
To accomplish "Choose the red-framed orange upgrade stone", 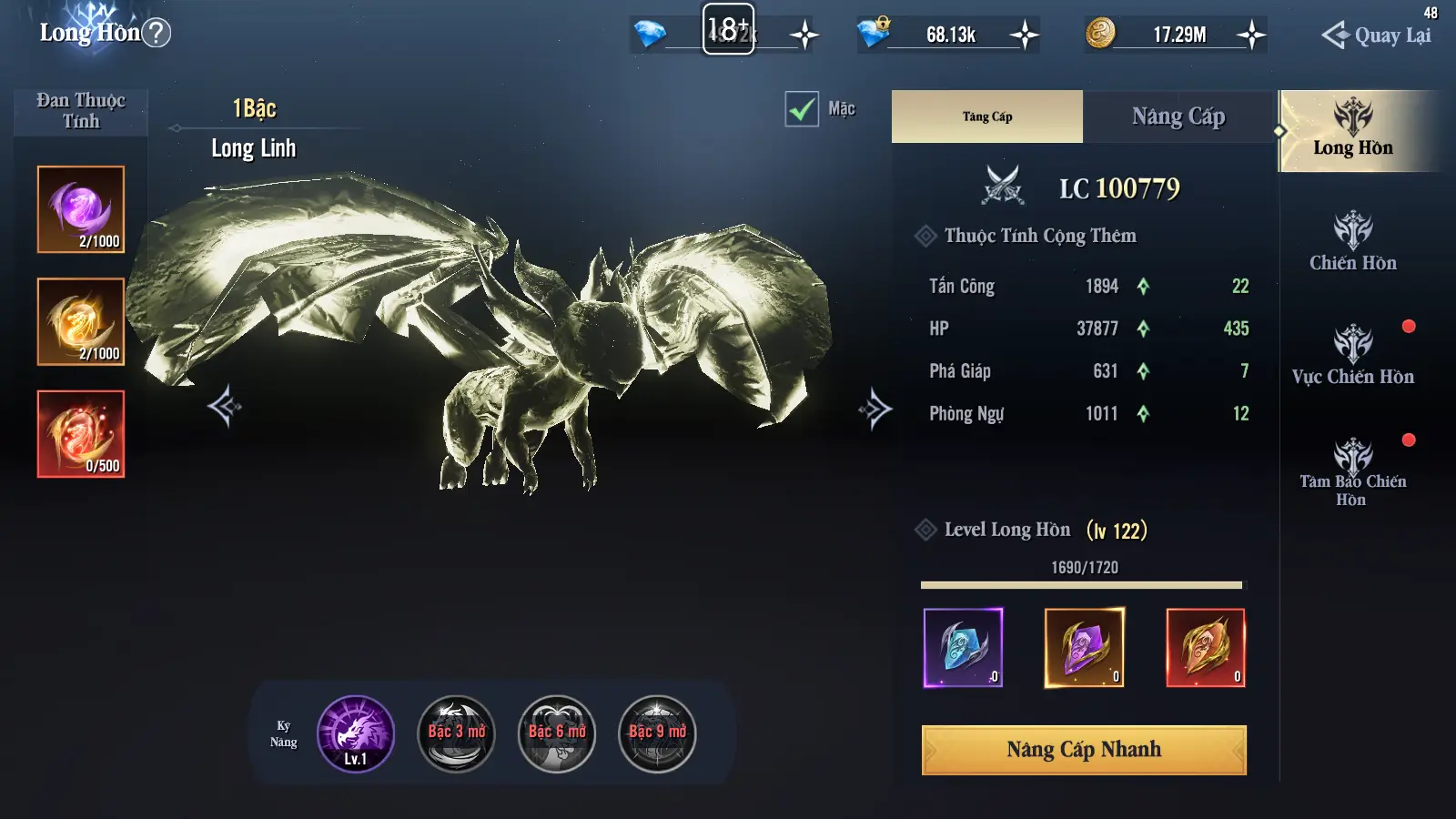I will tap(1206, 647).
